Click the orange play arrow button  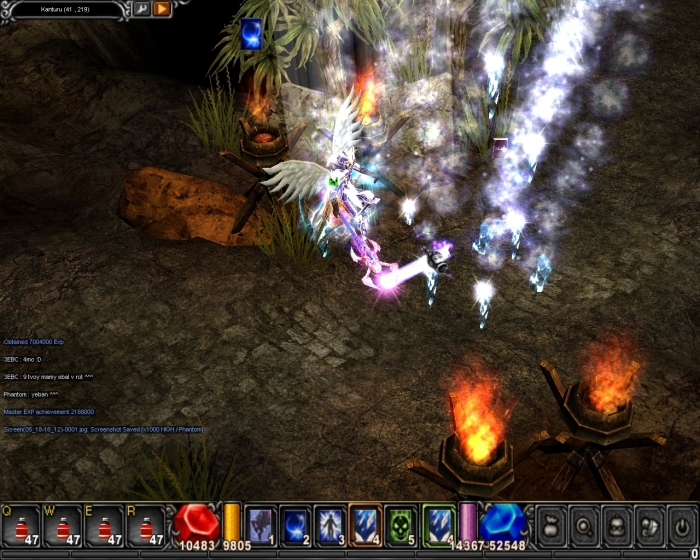162,9
